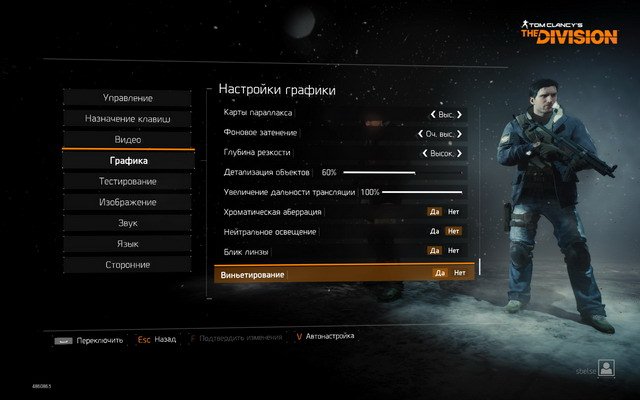Open the Тестирование section

coord(127,182)
